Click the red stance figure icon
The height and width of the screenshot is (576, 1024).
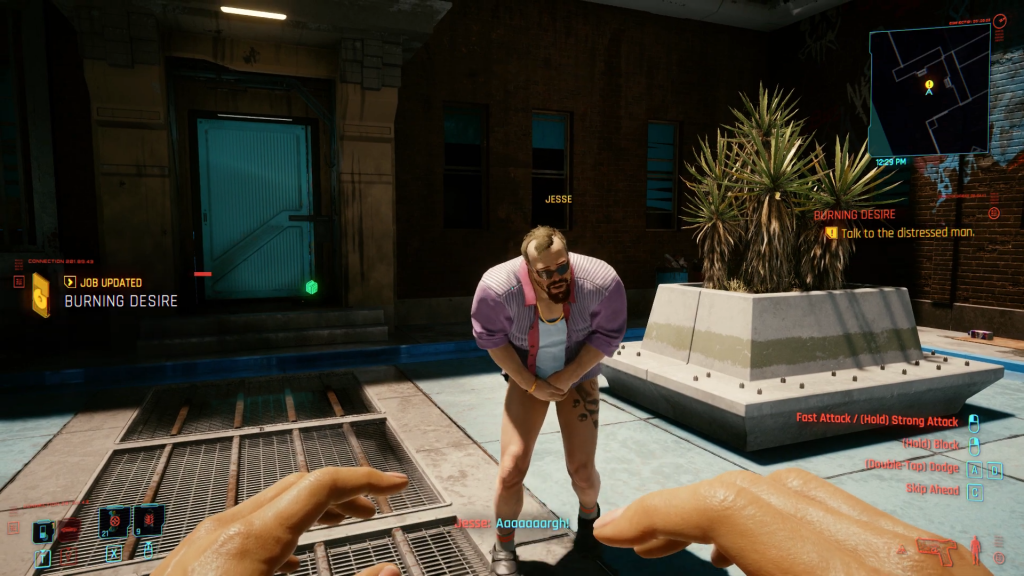point(977,549)
